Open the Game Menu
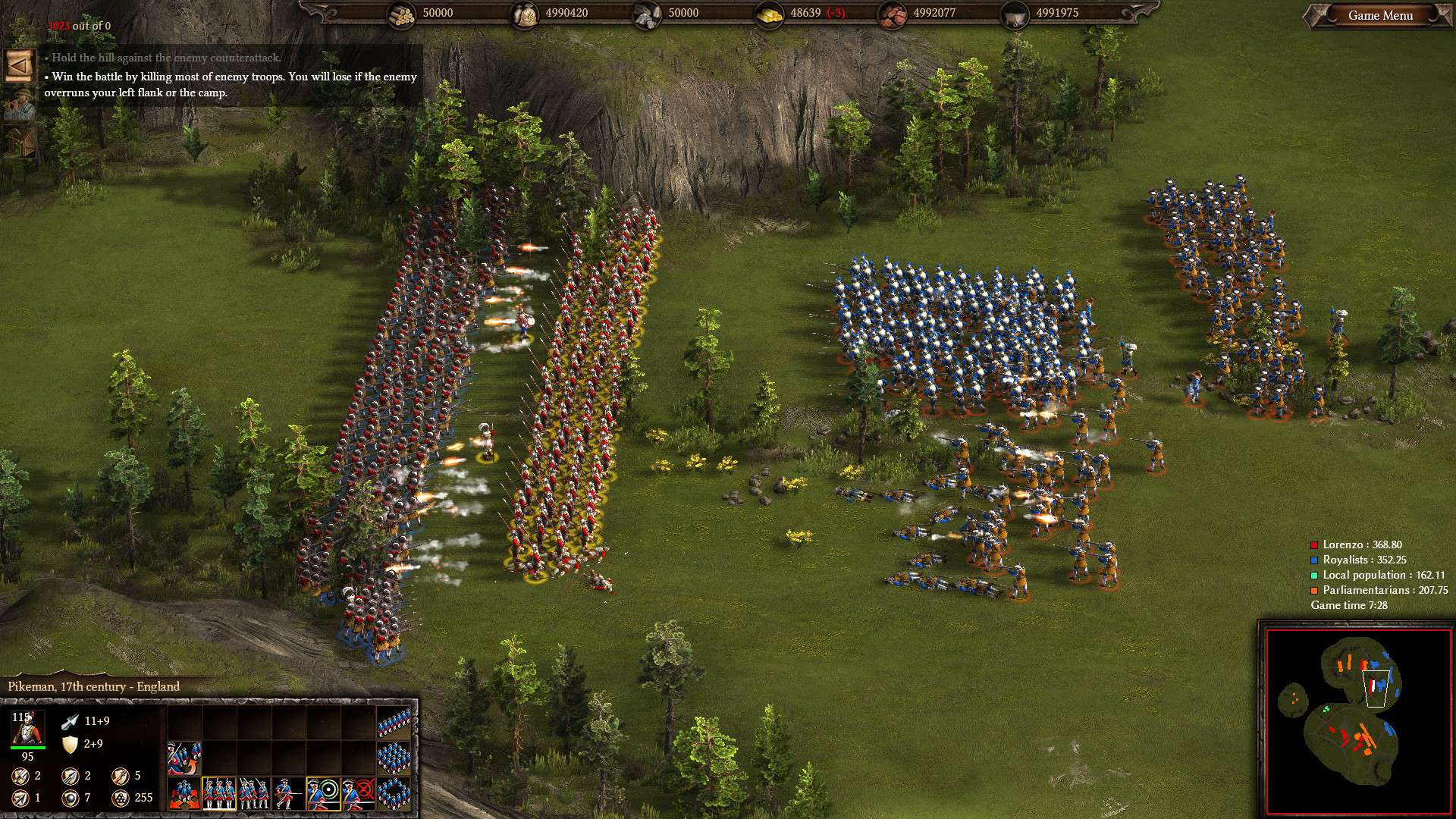Image resolution: width=1456 pixels, height=819 pixels. (x=1380, y=15)
